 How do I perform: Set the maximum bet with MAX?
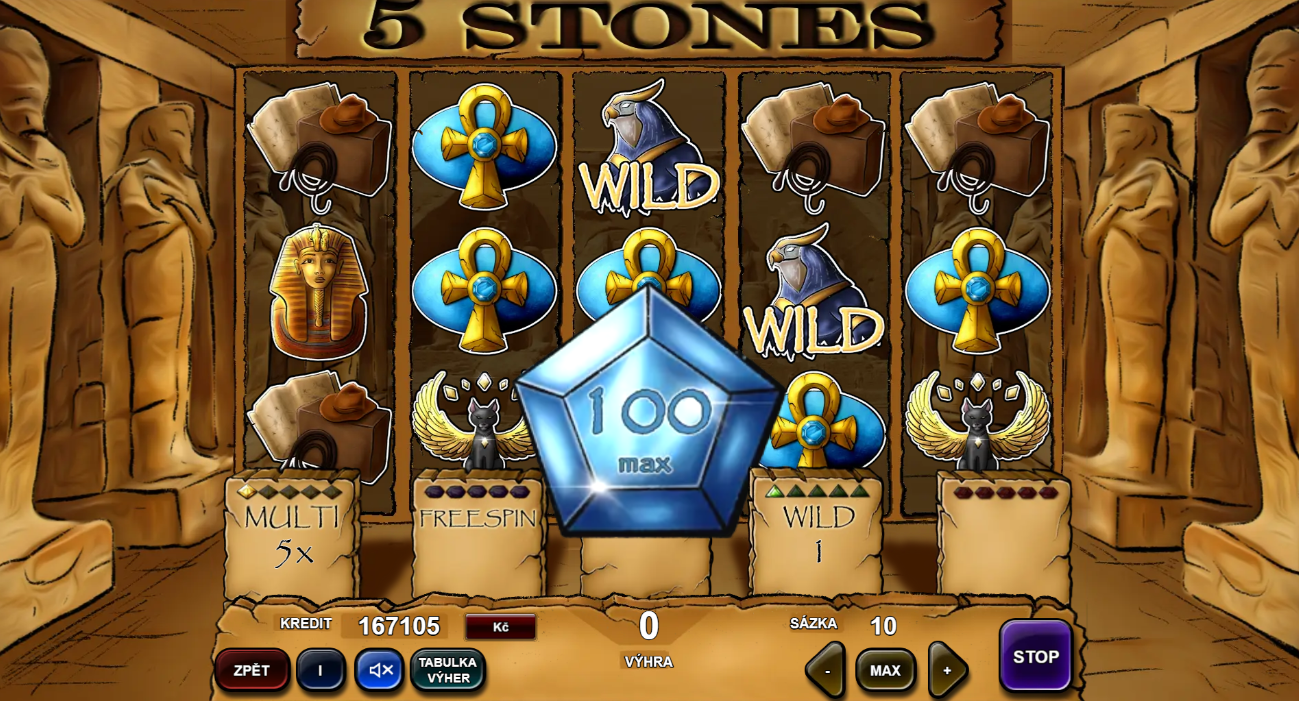click(x=885, y=670)
